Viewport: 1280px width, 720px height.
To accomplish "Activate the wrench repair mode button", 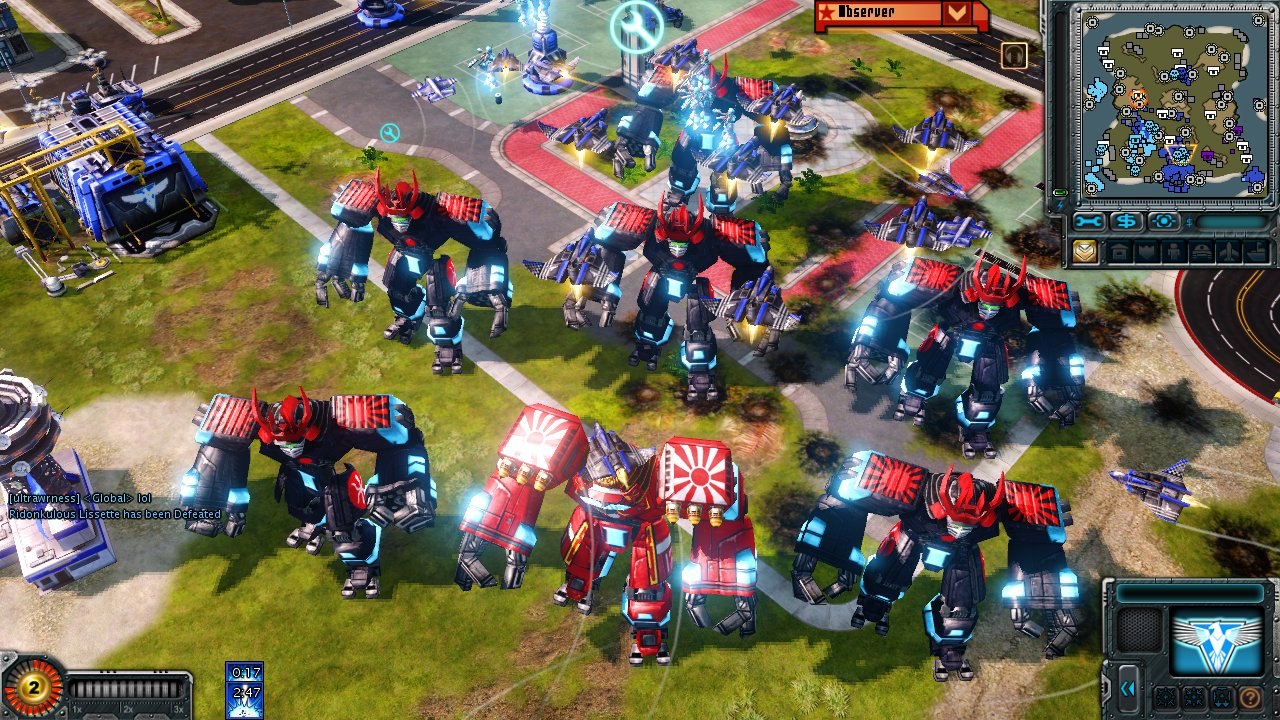I will [x=1089, y=222].
